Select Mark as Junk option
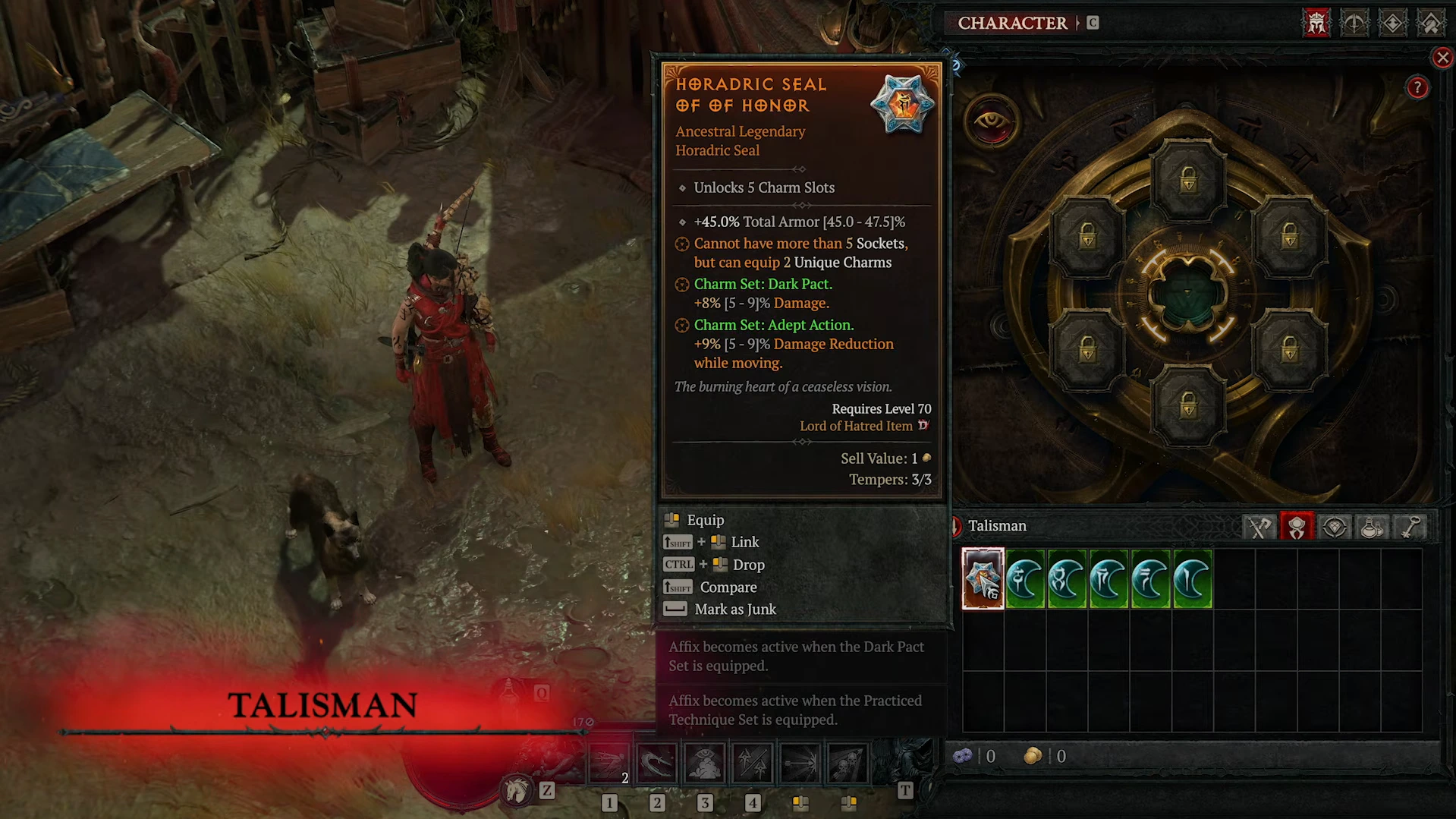The height and width of the screenshot is (819, 1456). click(x=735, y=609)
